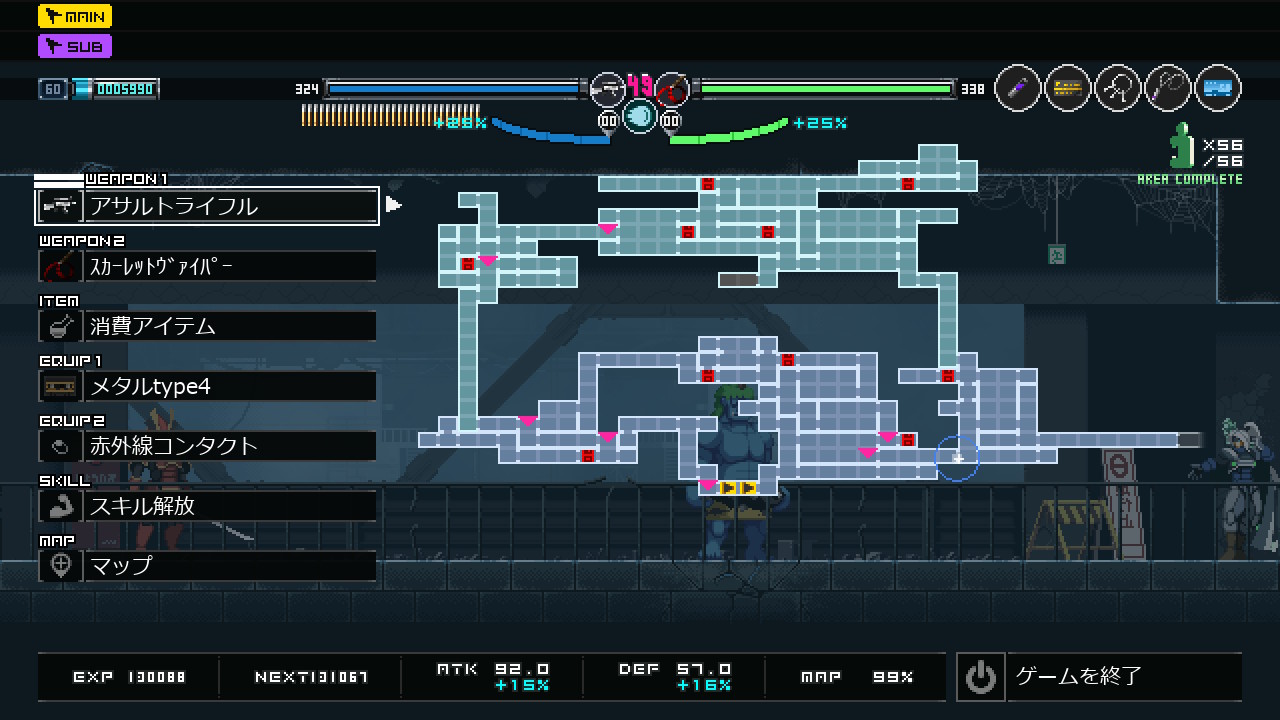The width and height of the screenshot is (1280, 720).
Task: Open the スキル解放 skill menu
Action: [207, 506]
